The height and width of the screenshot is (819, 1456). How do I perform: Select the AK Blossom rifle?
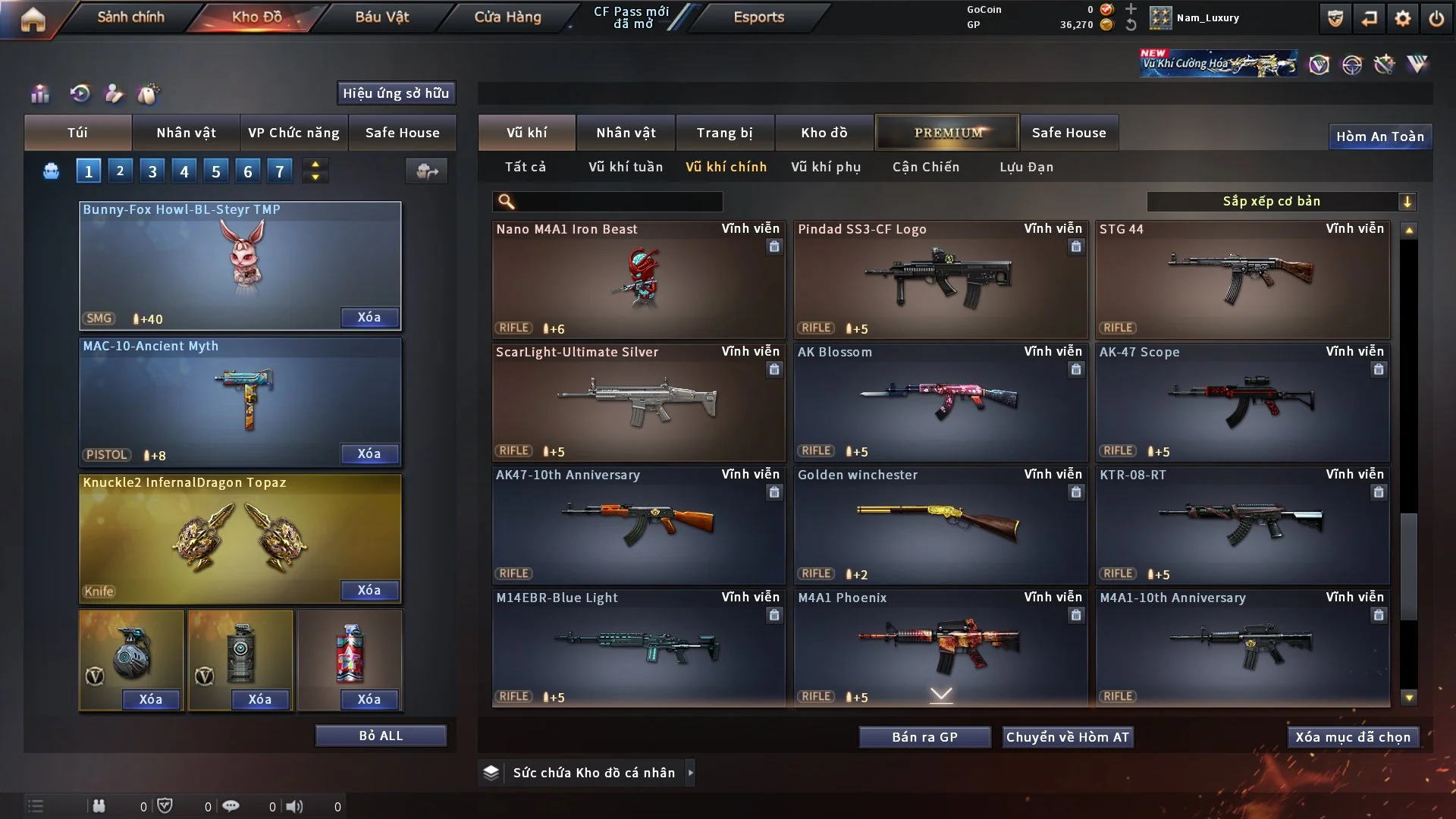[940, 403]
